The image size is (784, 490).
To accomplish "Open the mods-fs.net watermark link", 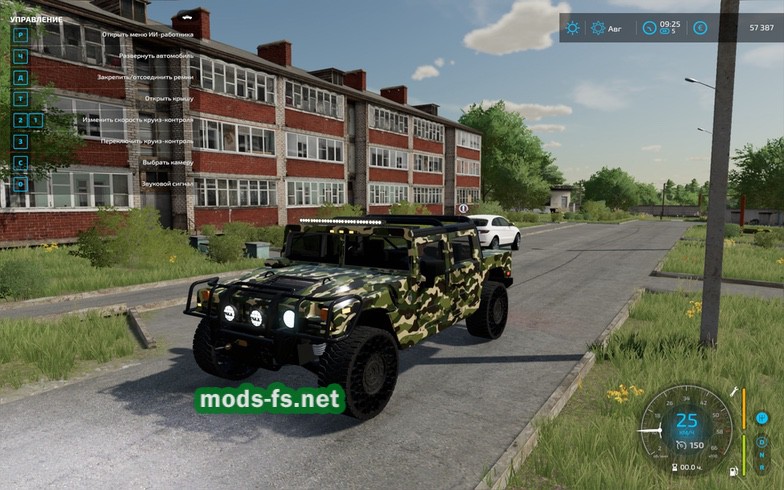I will tap(270, 400).
